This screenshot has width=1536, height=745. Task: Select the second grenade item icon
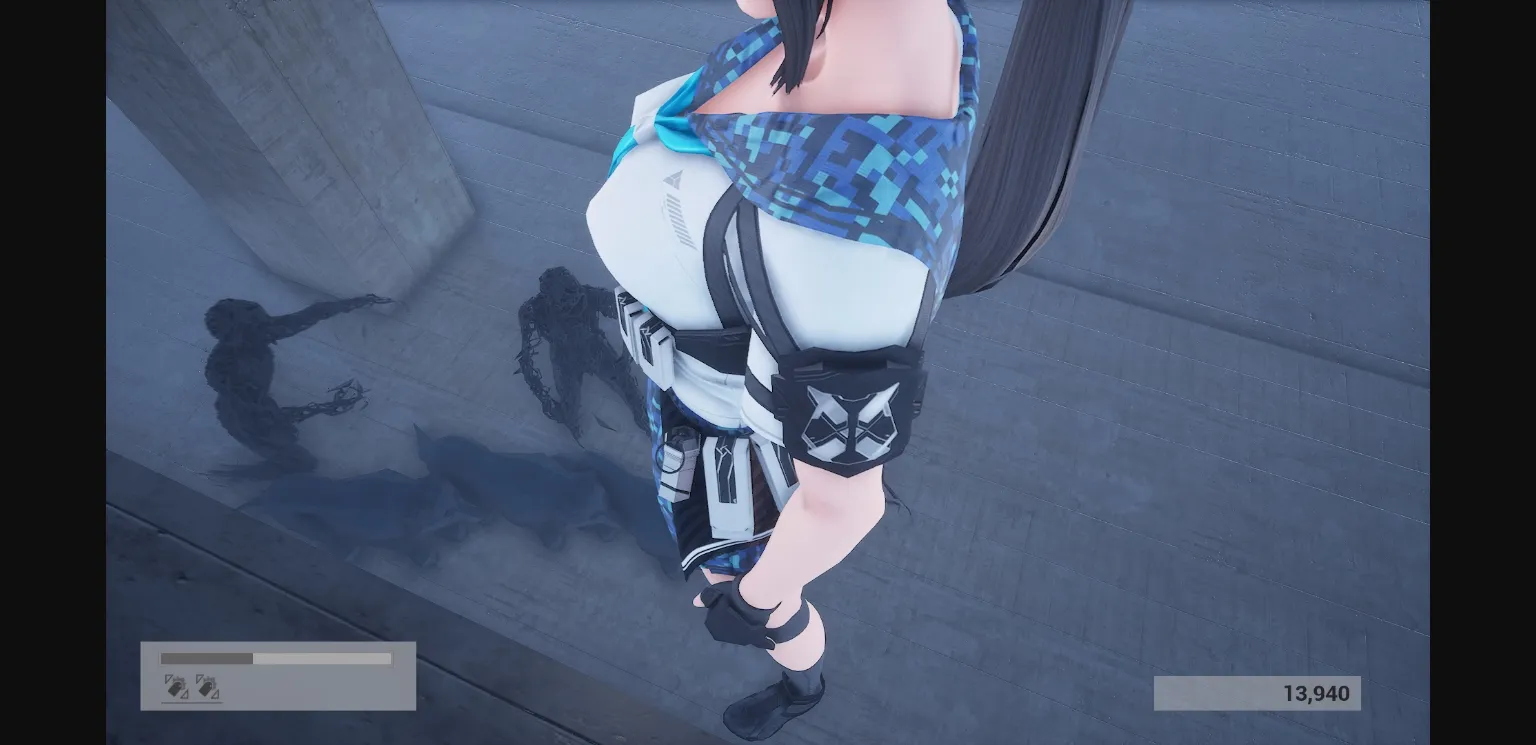[207, 687]
